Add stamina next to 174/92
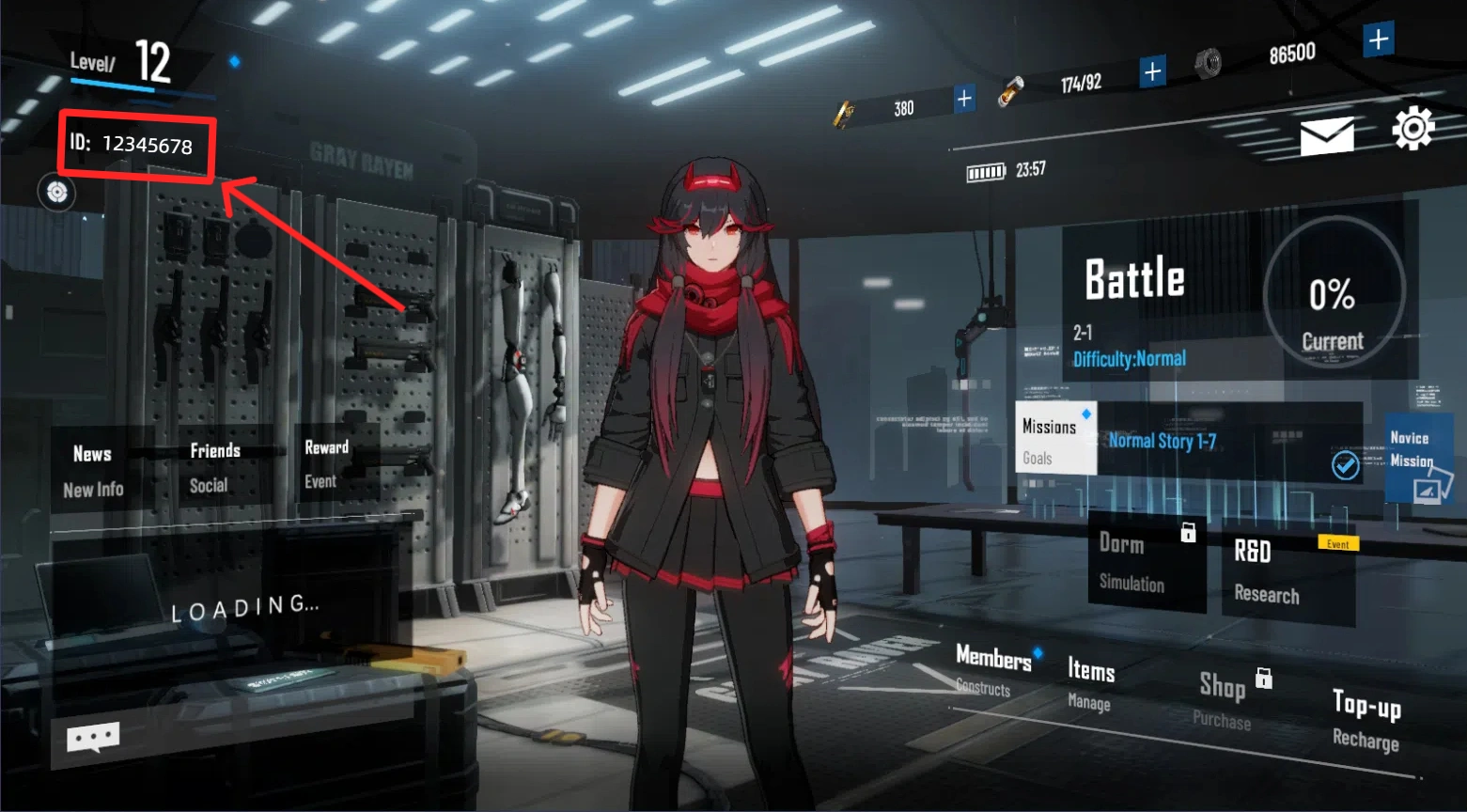The image size is (1467, 812). [x=1152, y=71]
